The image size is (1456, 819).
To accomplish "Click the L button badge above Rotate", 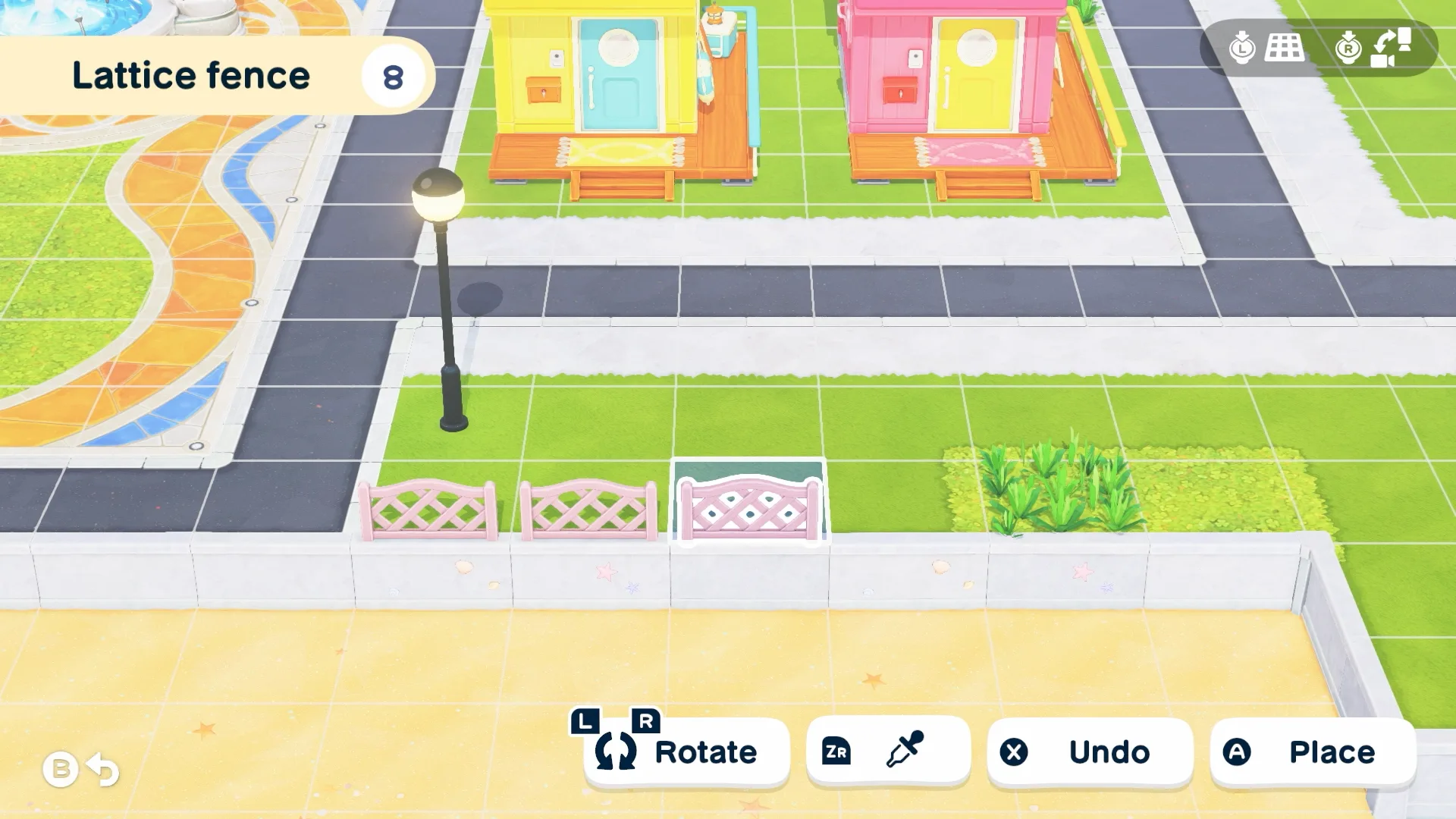I will (x=584, y=720).
